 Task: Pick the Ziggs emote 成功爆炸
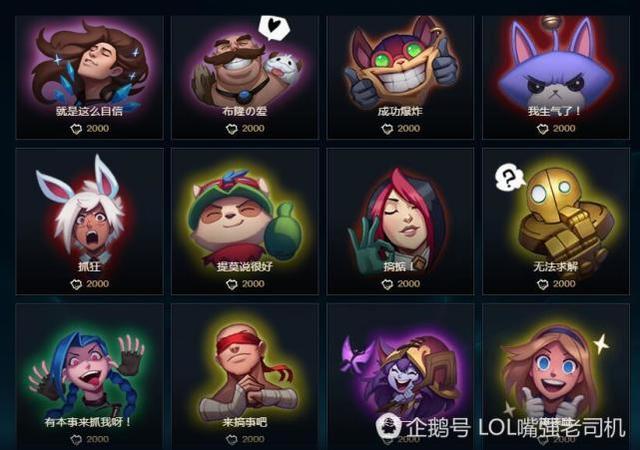click(400, 70)
